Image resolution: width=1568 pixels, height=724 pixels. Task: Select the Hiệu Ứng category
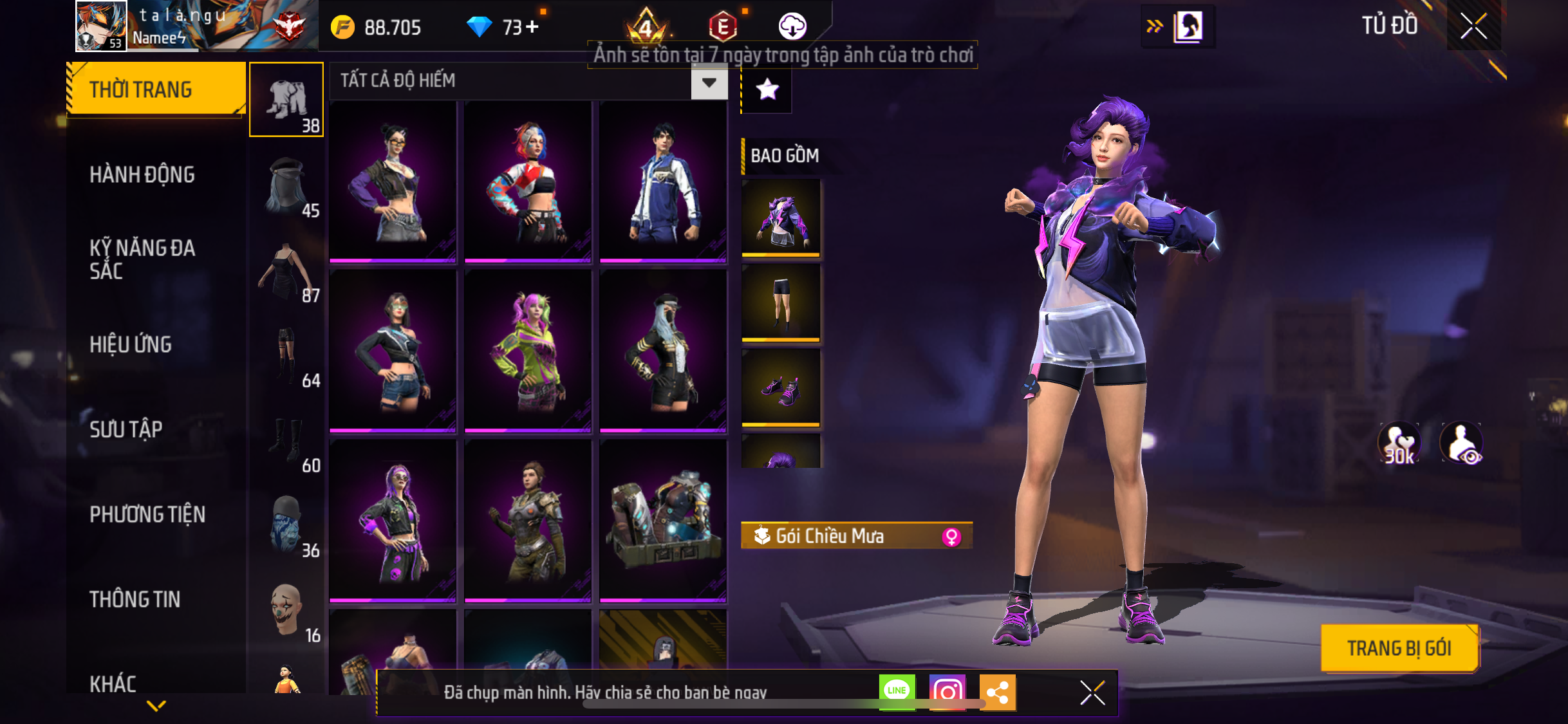pos(131,344)
